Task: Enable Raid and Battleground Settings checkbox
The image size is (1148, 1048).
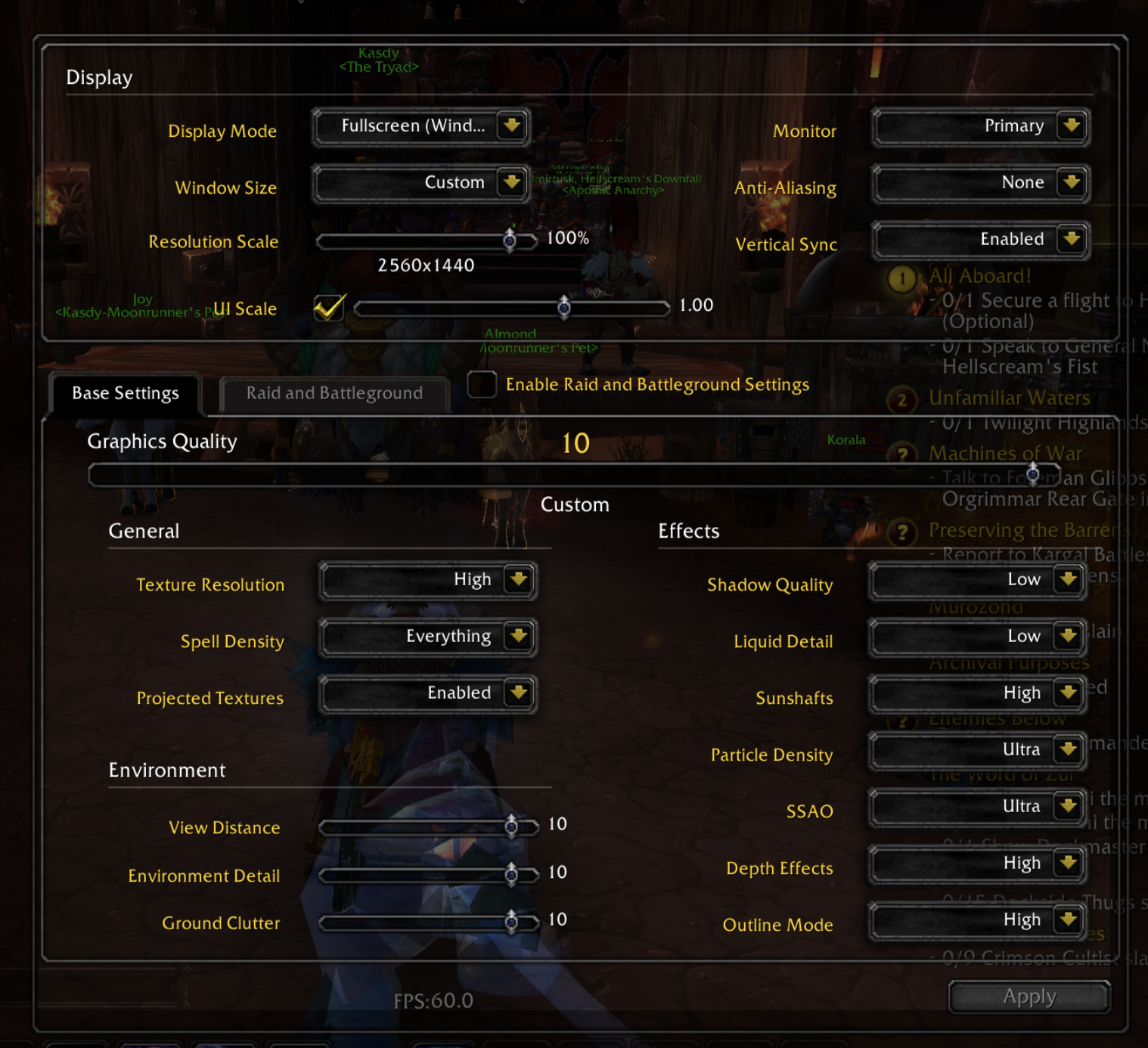Action: pos(482,384)
